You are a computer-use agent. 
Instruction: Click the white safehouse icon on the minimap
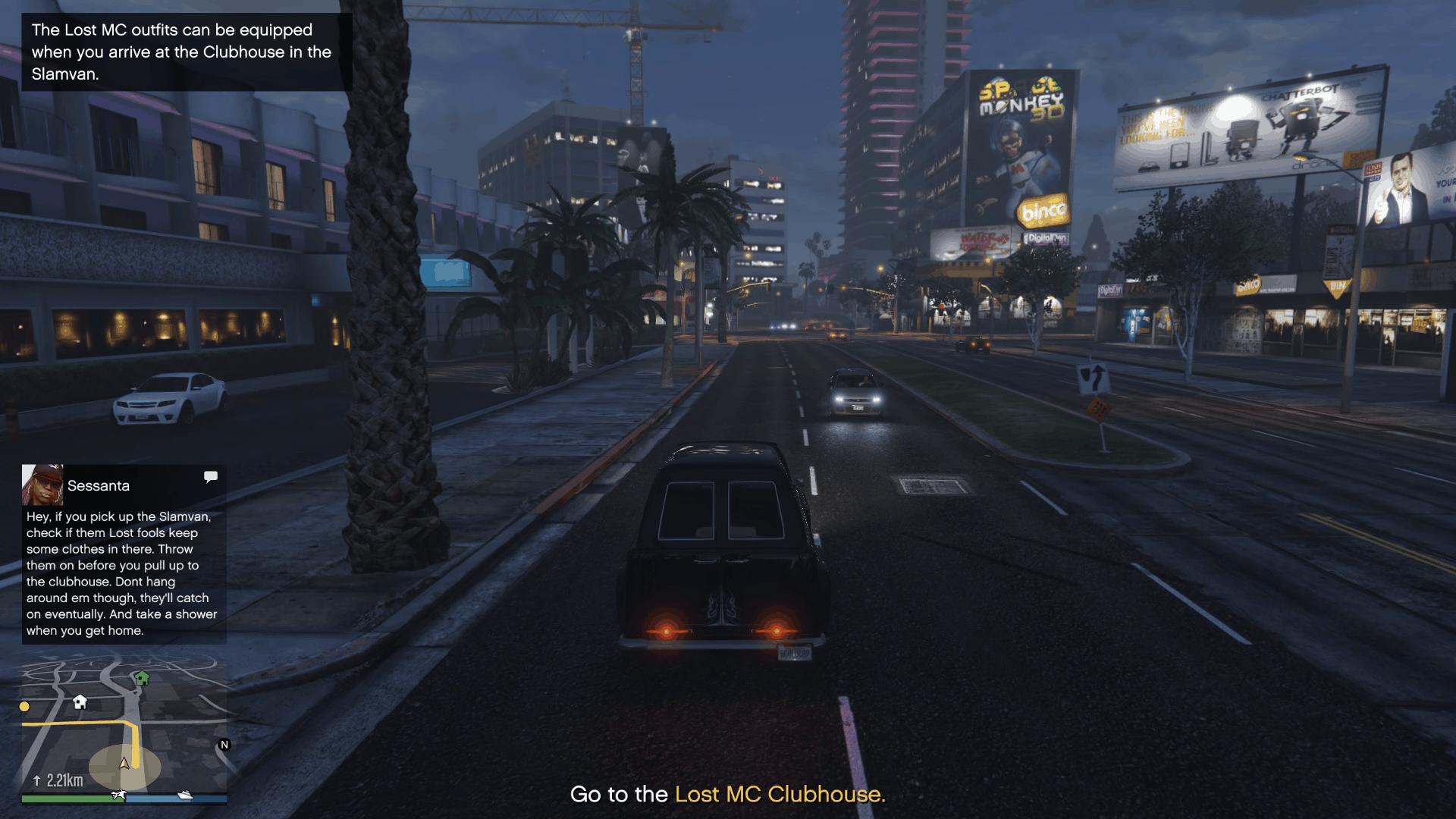(x=80, y=702)
